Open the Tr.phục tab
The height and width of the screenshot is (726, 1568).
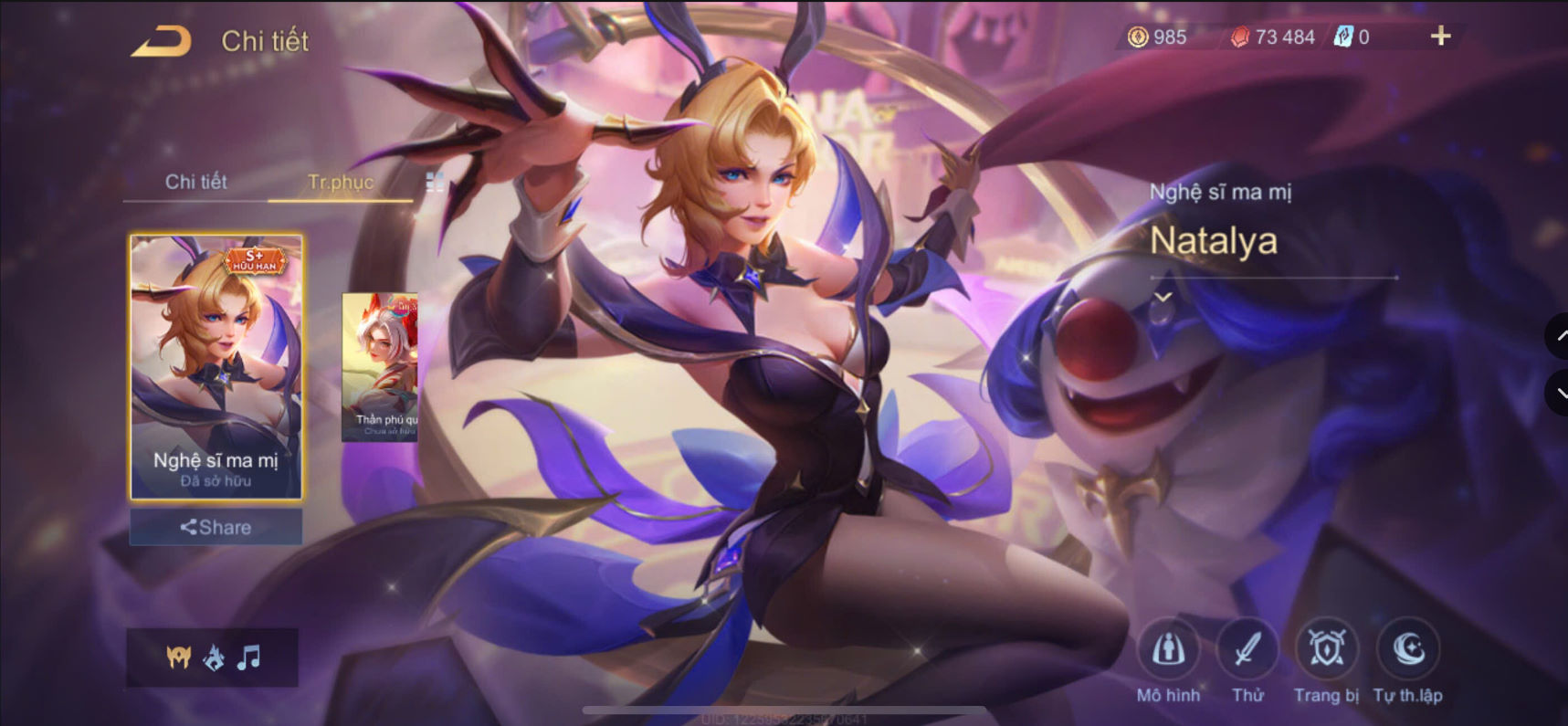tap(342, 182)
